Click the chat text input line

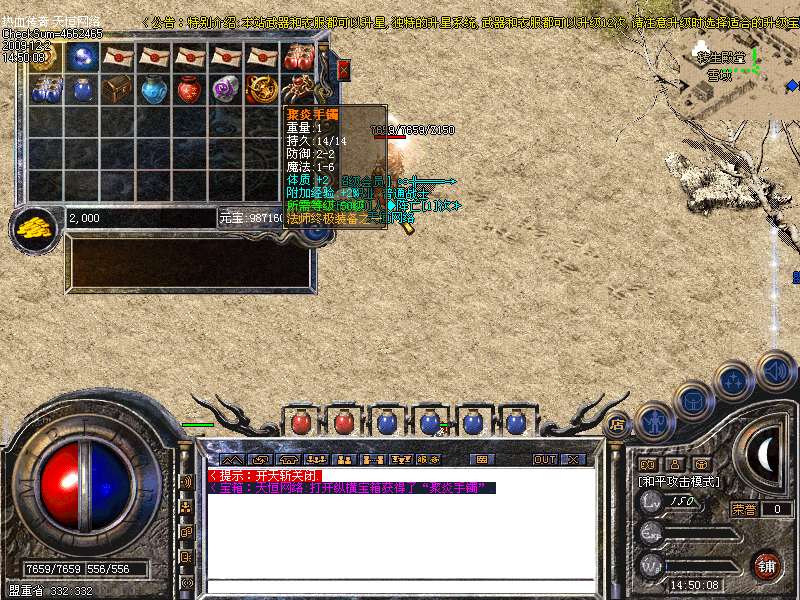click(400, 586)
